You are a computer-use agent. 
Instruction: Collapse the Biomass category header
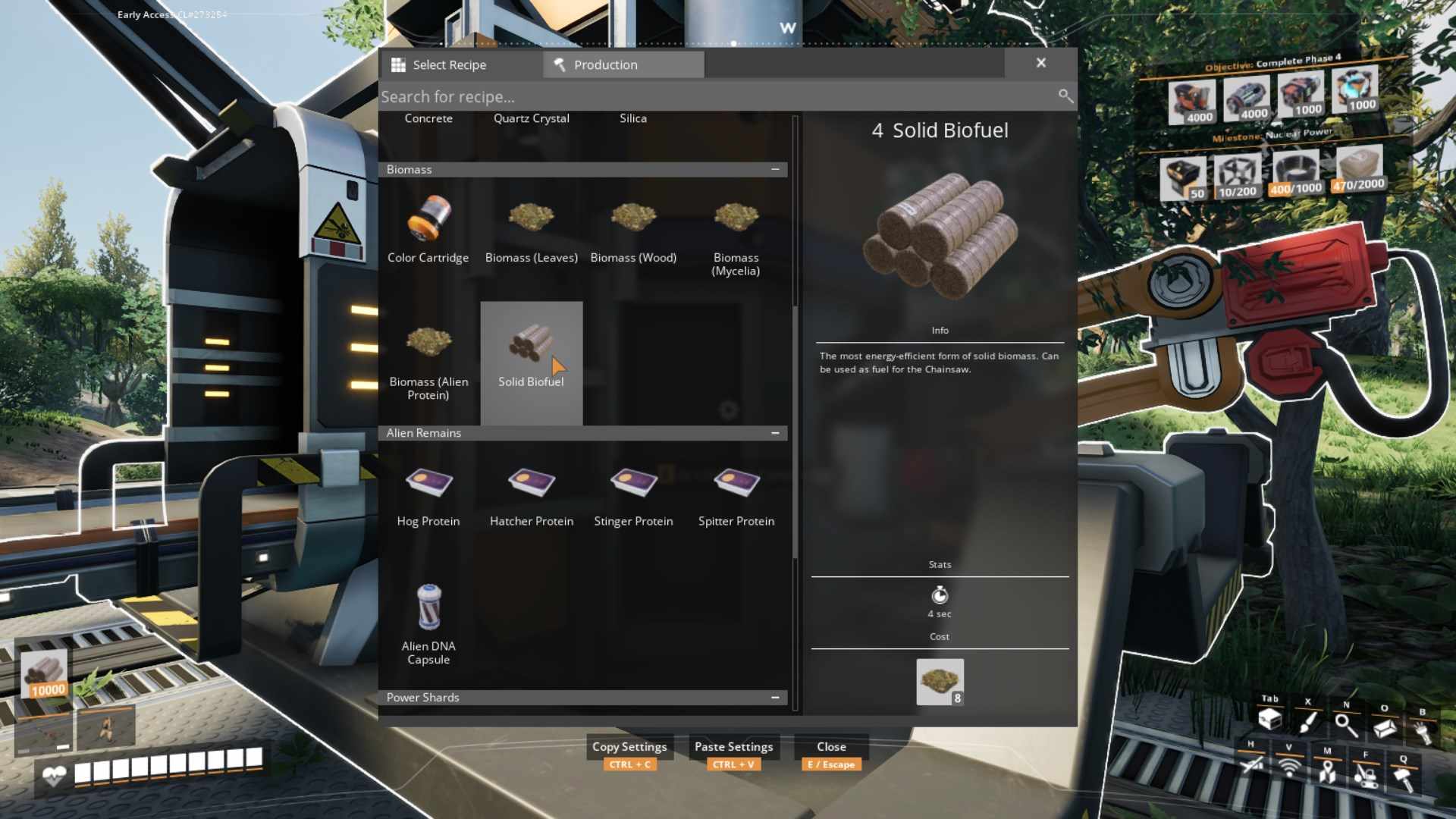pyautogui.click(x=774, y=169)
